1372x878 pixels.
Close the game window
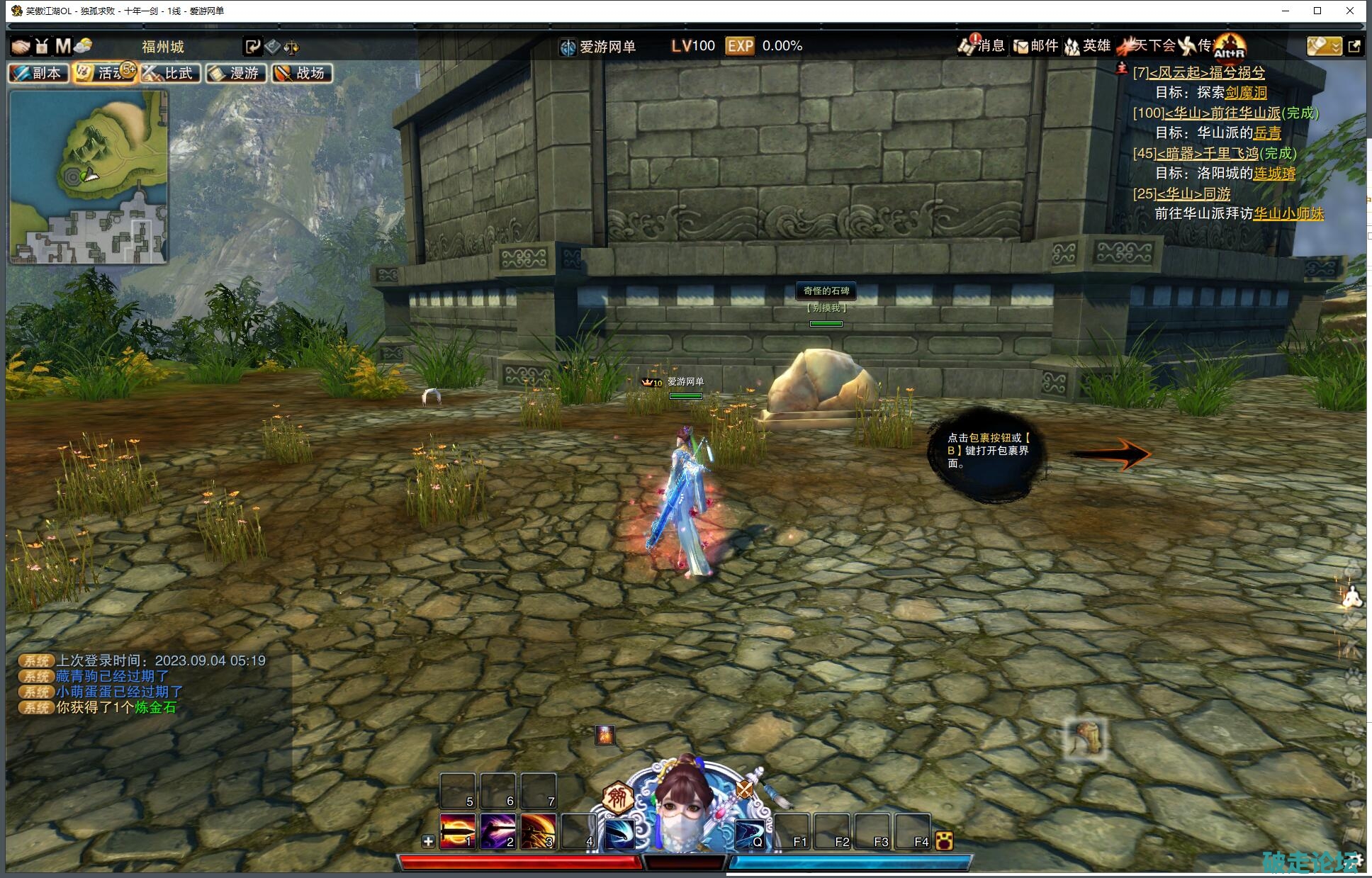(x=1350, y=11)
